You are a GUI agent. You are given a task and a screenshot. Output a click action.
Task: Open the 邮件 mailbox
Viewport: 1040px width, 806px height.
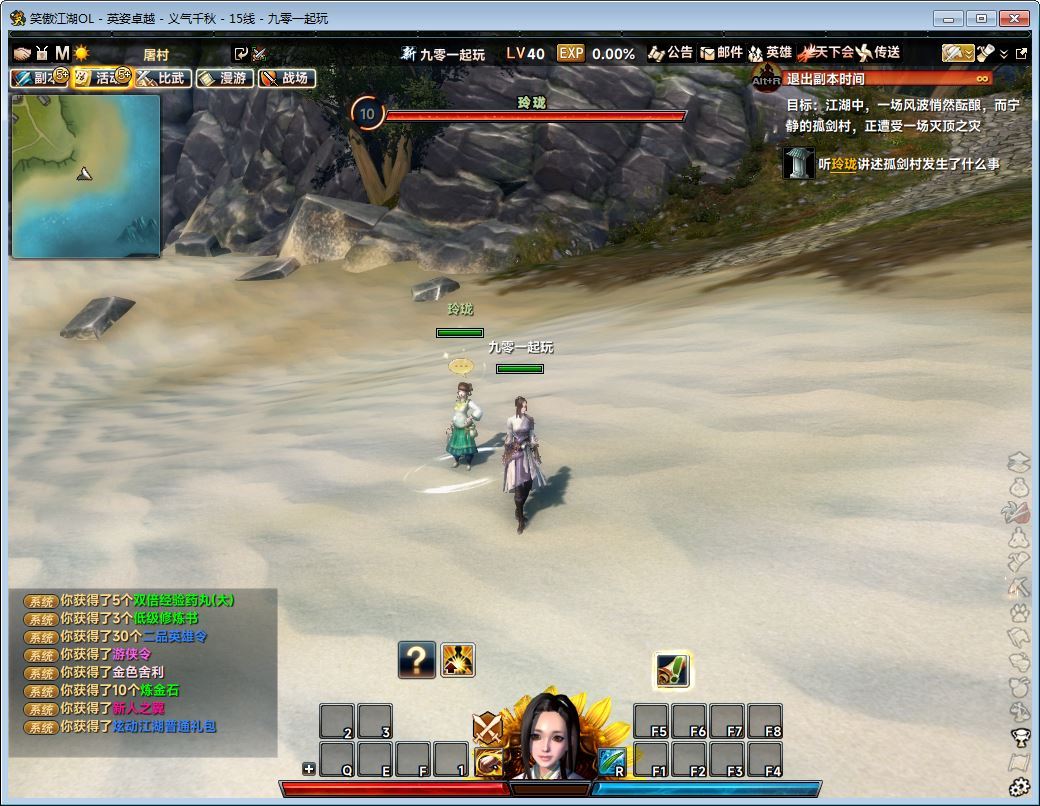(721, 53)
